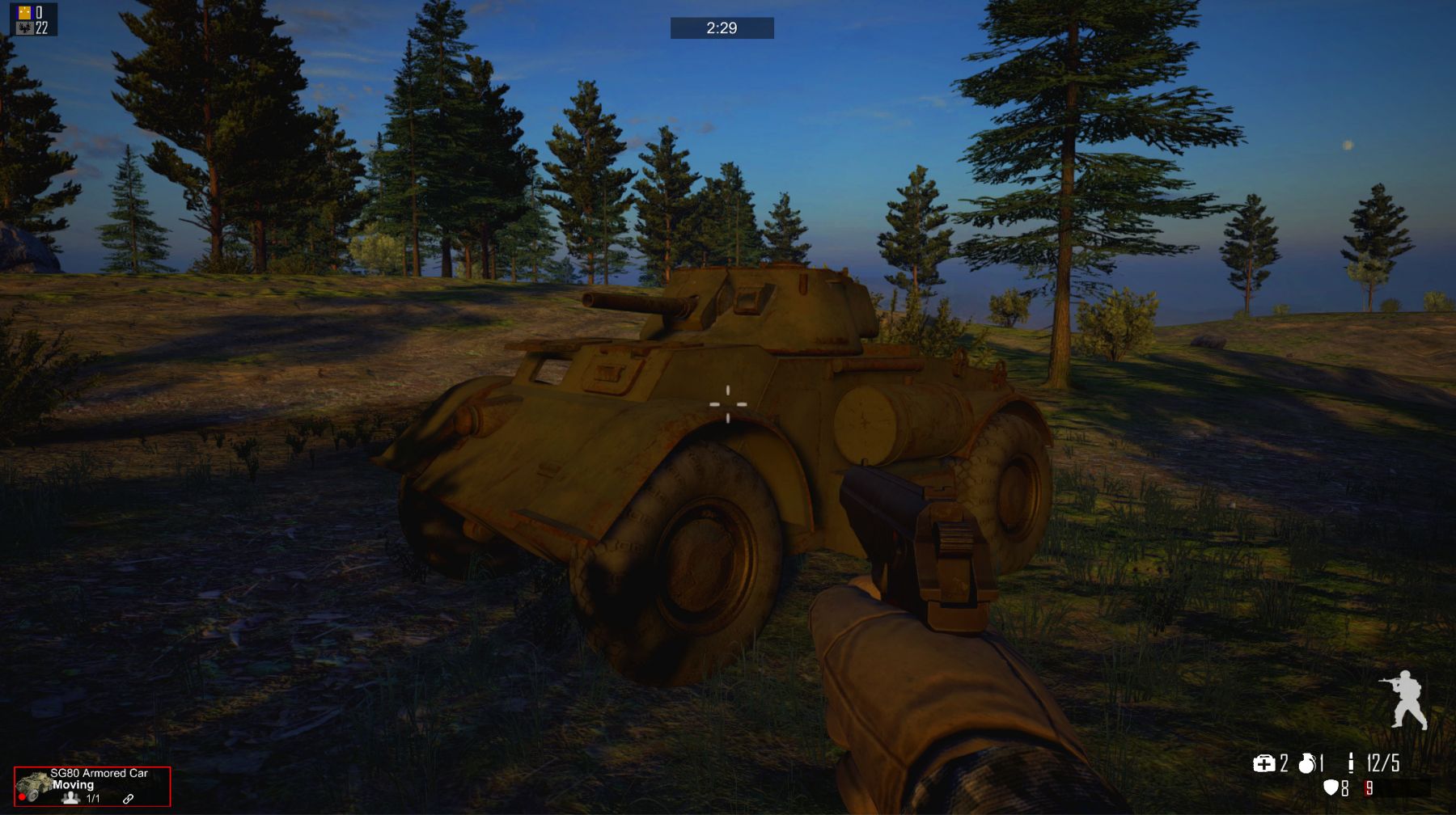Click the armor shield icon

click(1331, 788)
